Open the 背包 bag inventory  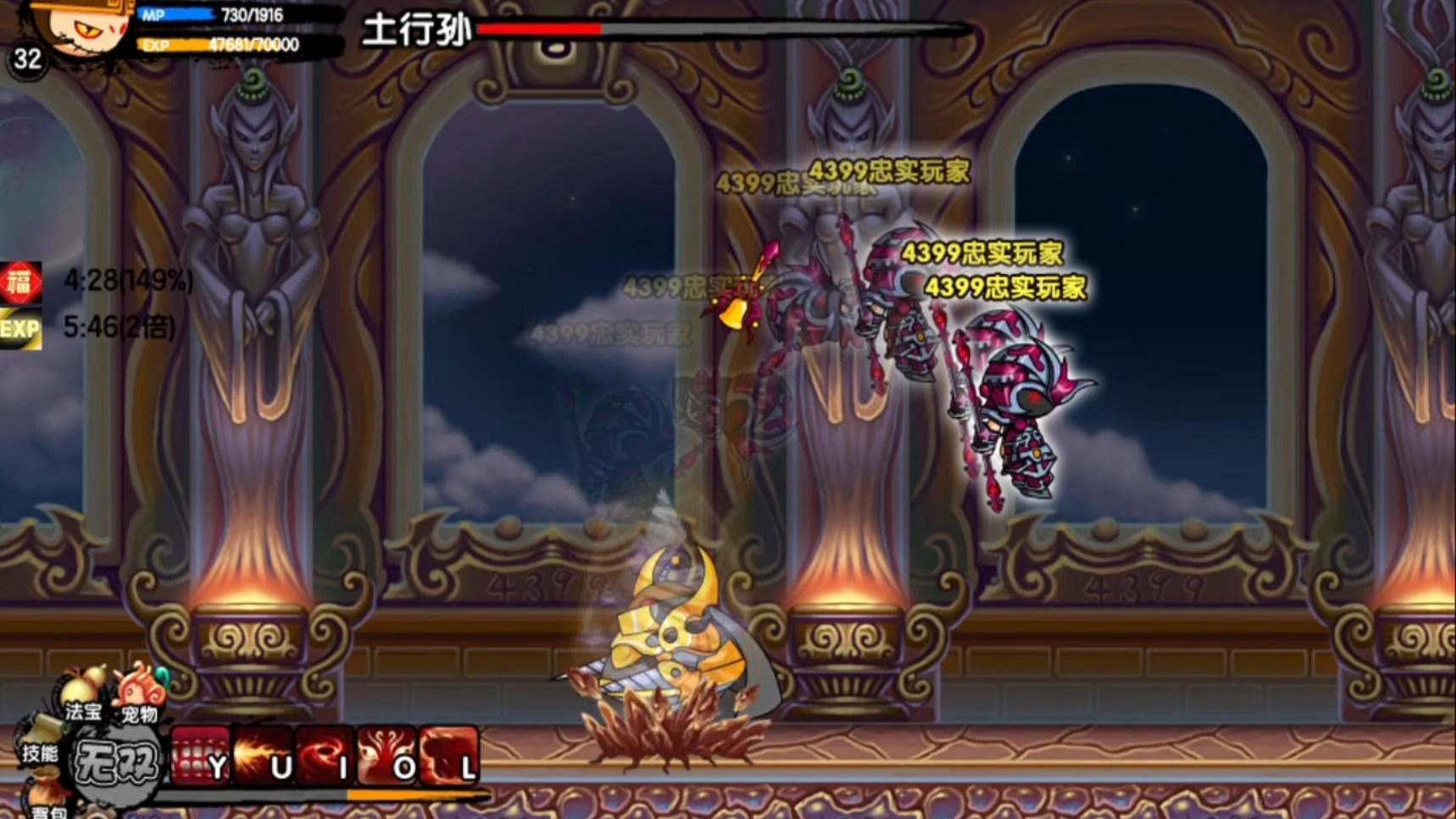click(x=47, y=799)
